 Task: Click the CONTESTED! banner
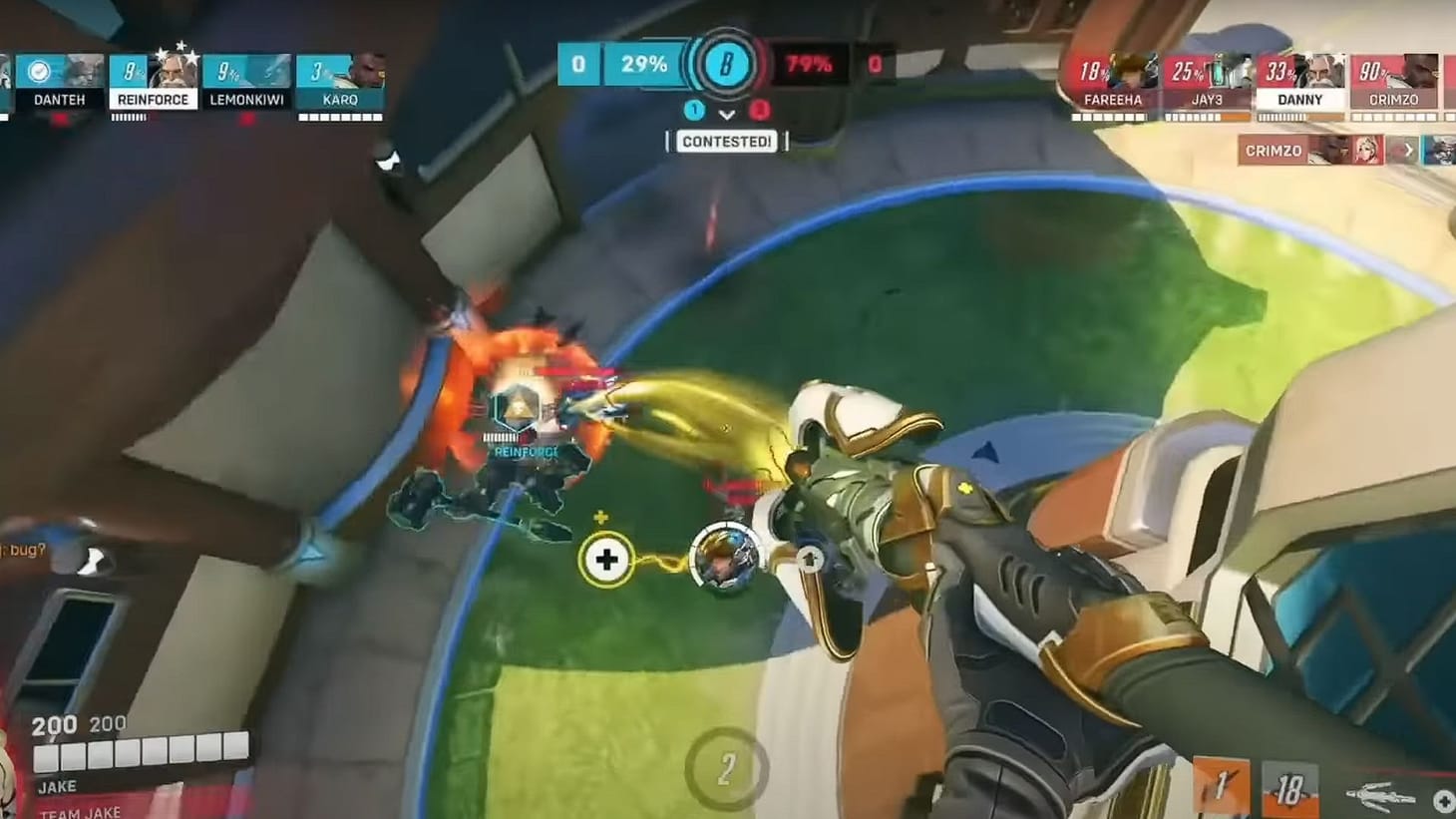(727, 141)
